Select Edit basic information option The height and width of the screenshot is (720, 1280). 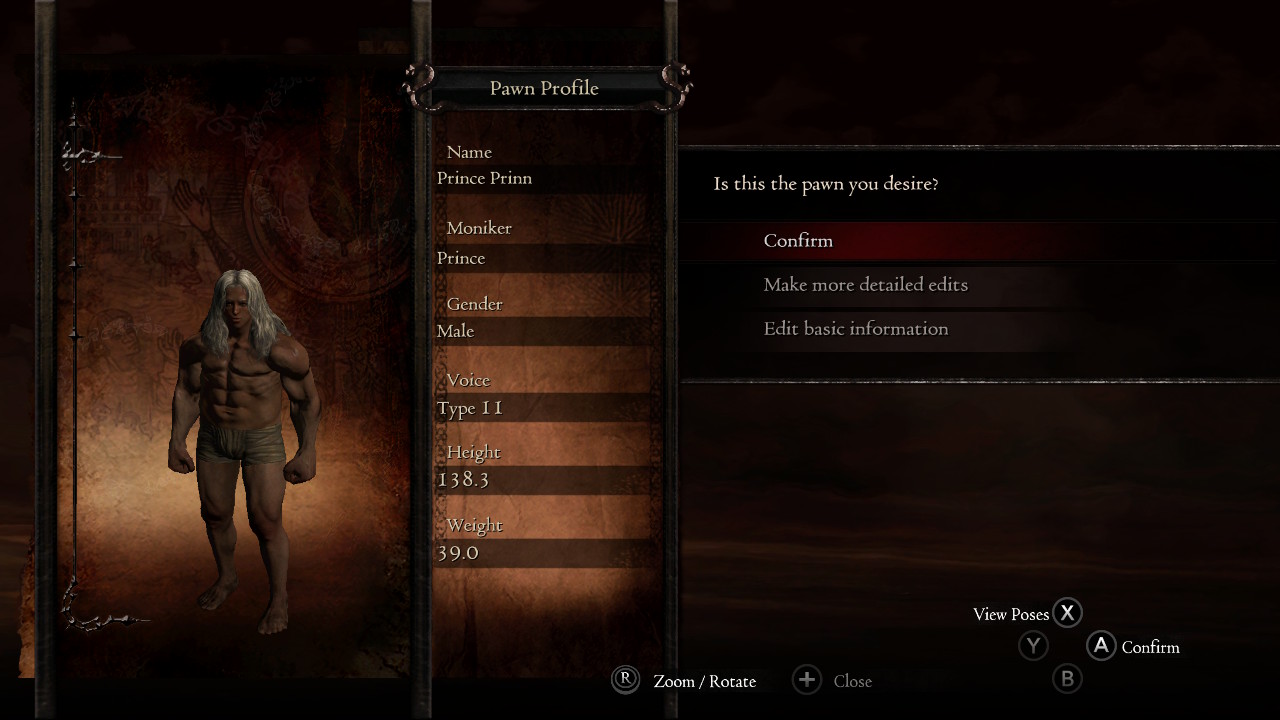855,329
